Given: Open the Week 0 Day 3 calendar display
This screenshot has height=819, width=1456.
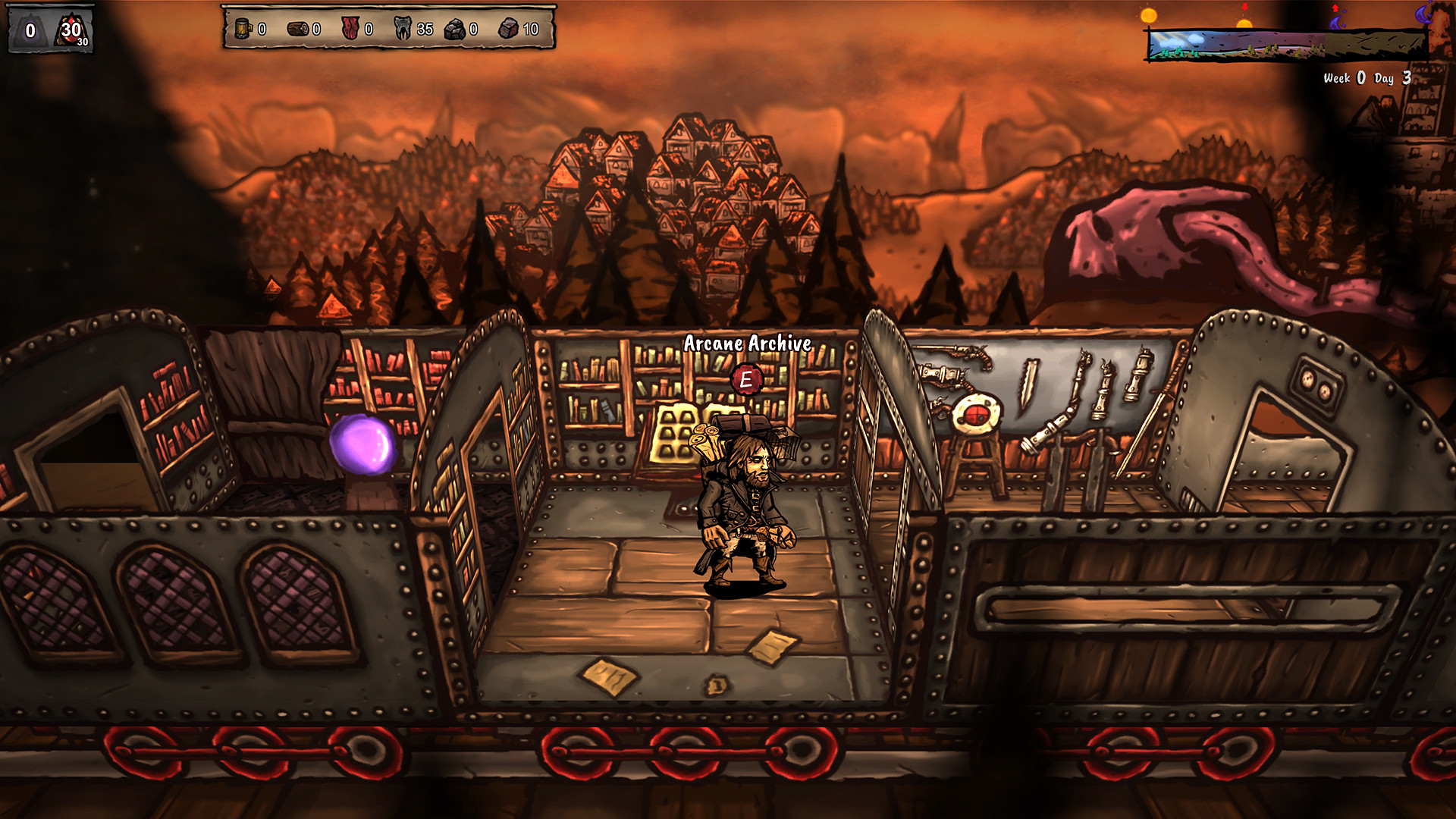Looking at the screenshot, I should 1367,77.
